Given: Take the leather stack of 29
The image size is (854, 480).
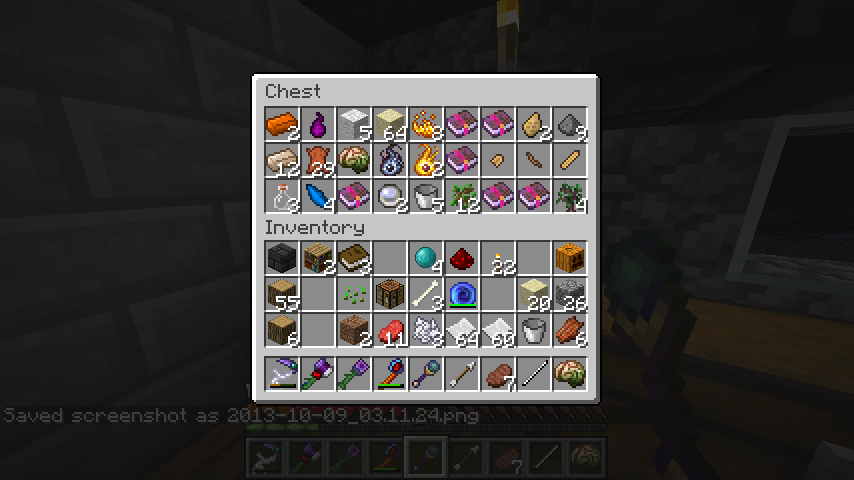Looking at the screenshot, I should [x=318, y=160].
